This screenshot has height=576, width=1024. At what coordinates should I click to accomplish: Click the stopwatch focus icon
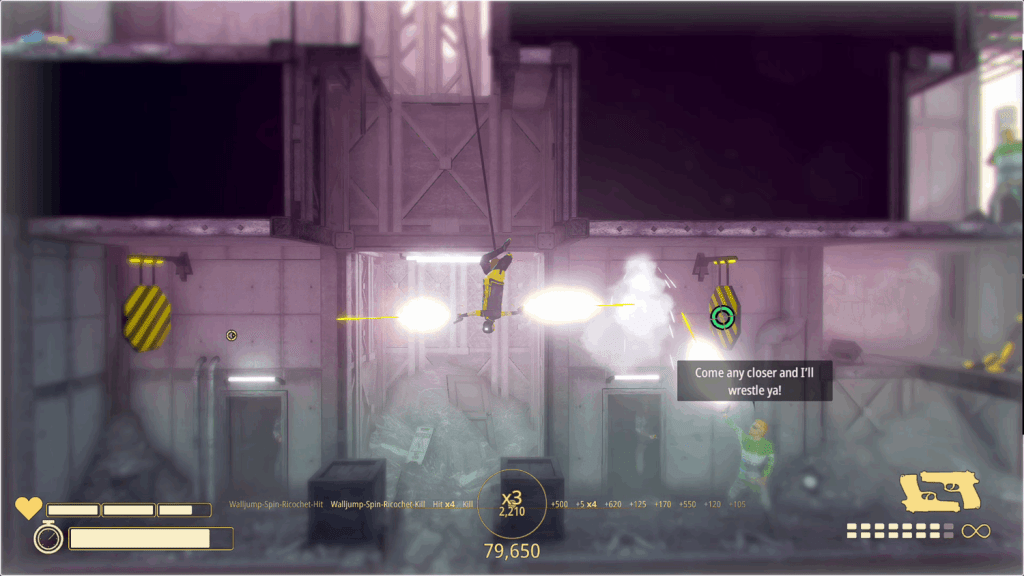coord(48,538)
